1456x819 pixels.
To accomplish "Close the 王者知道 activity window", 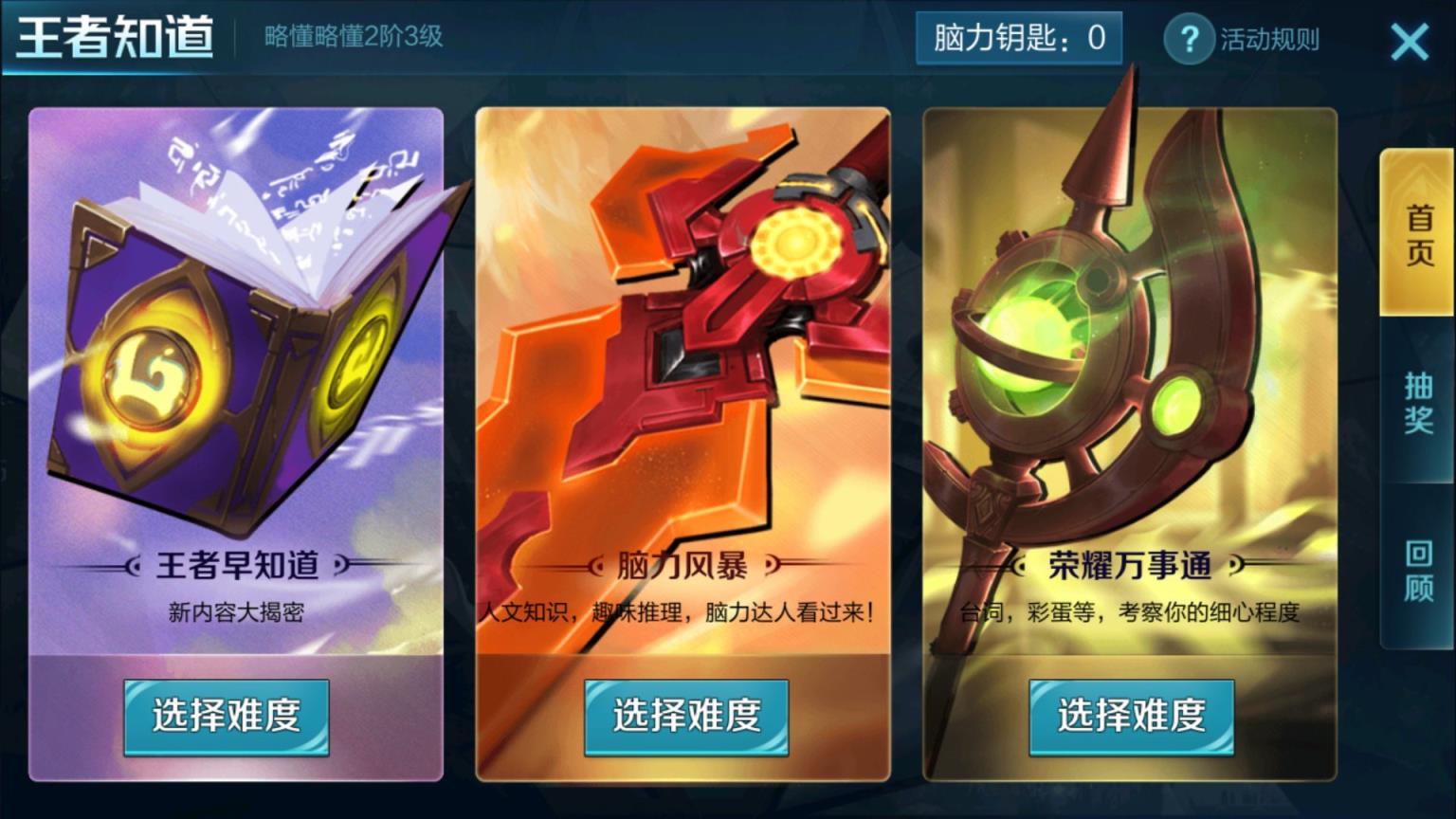I will point(1410,42).
